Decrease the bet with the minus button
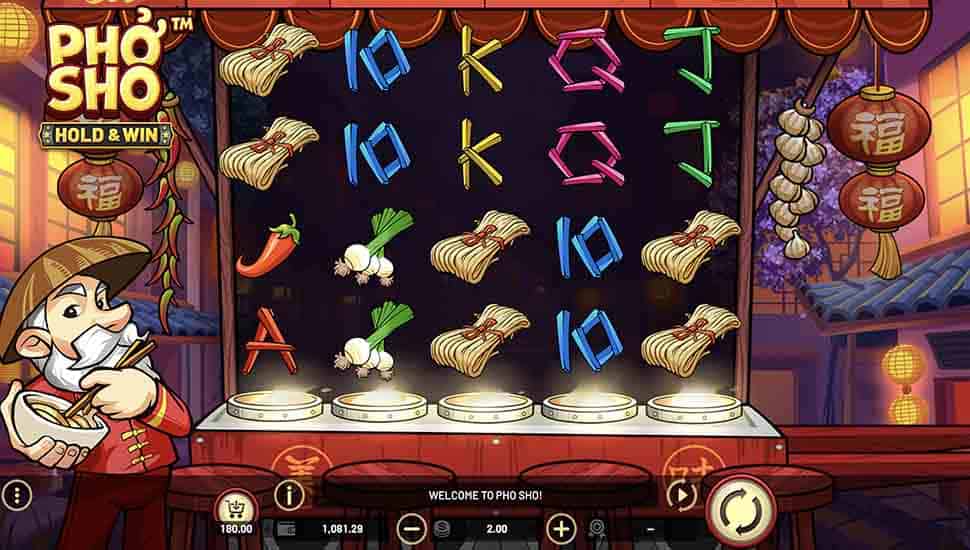 [410, 528]
